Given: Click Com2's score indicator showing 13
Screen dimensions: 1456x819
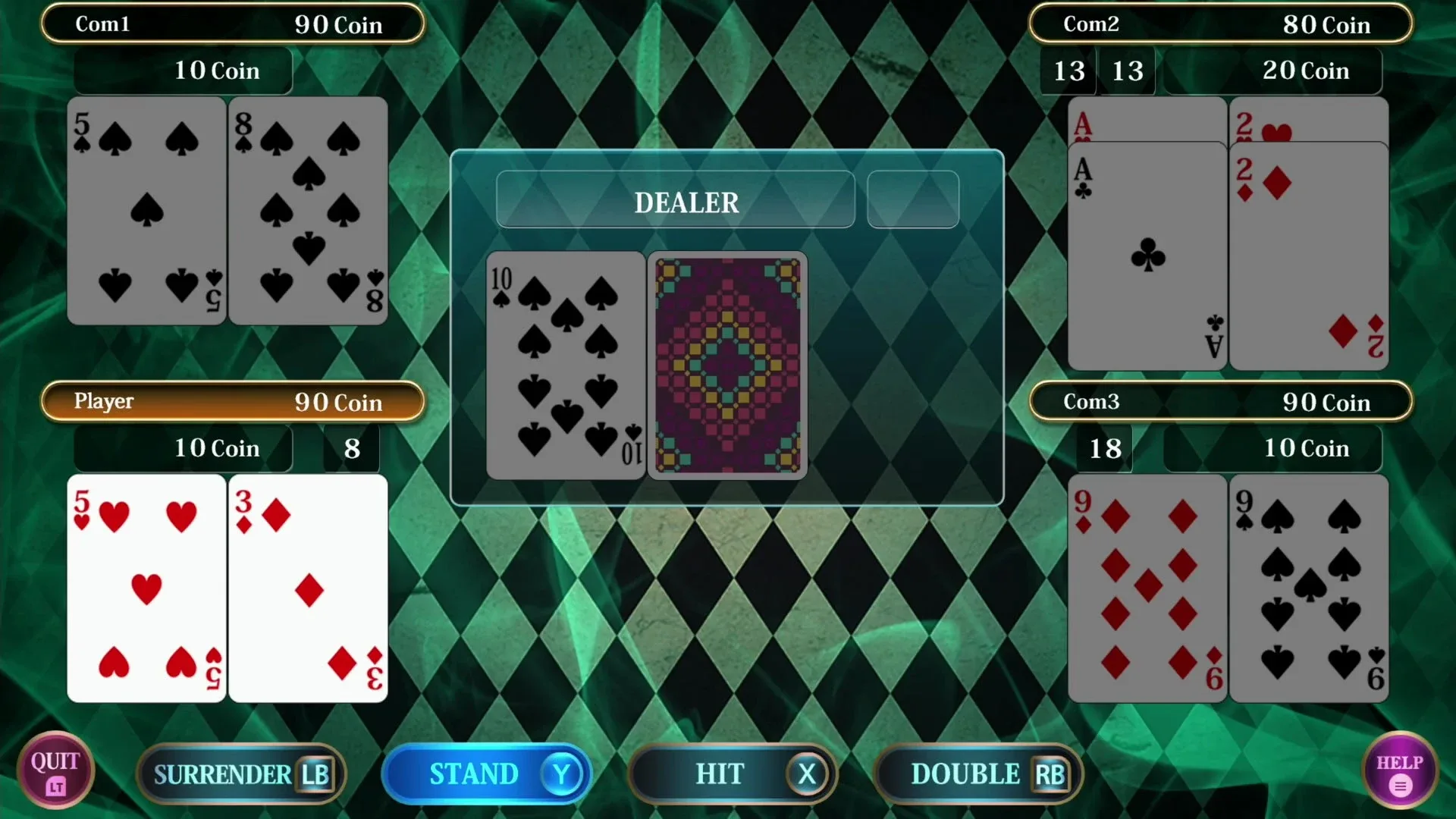Looking at the screenshot, I should [x=1069, y=71].
